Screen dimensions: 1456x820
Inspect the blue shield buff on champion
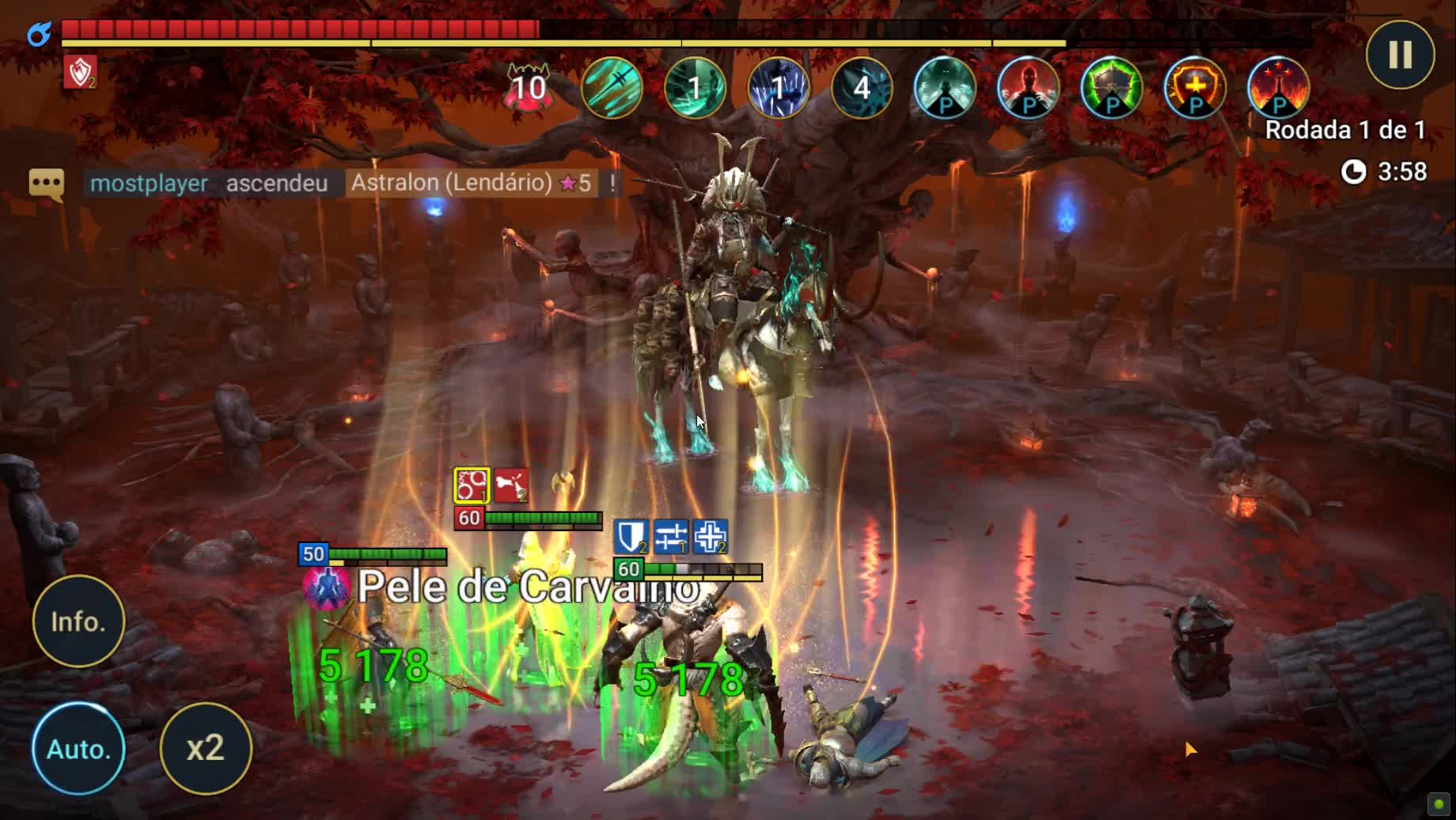pyautogui.click(x=631, y=537)
